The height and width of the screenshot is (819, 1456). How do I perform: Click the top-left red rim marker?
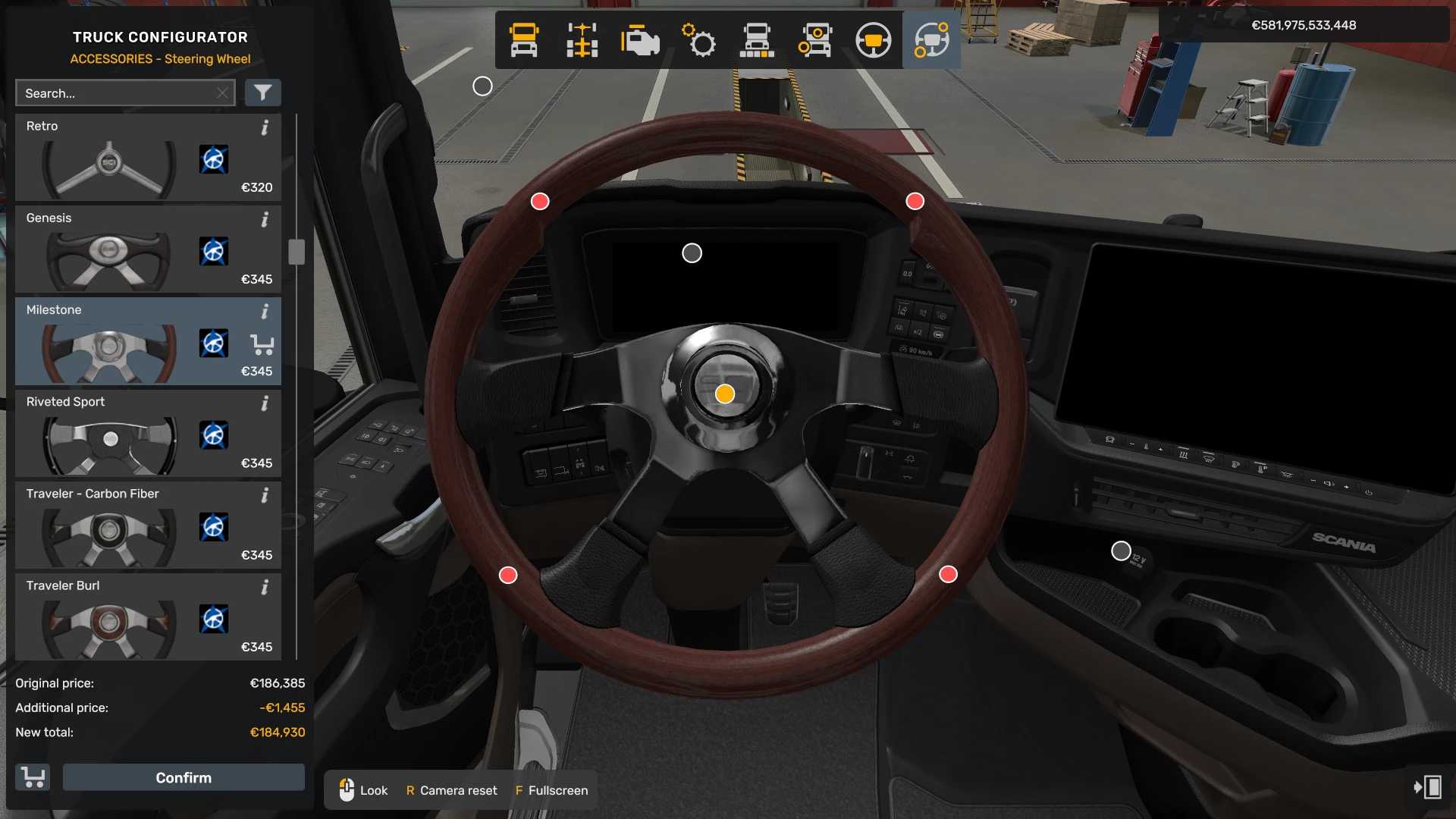[x=540, y=202]
